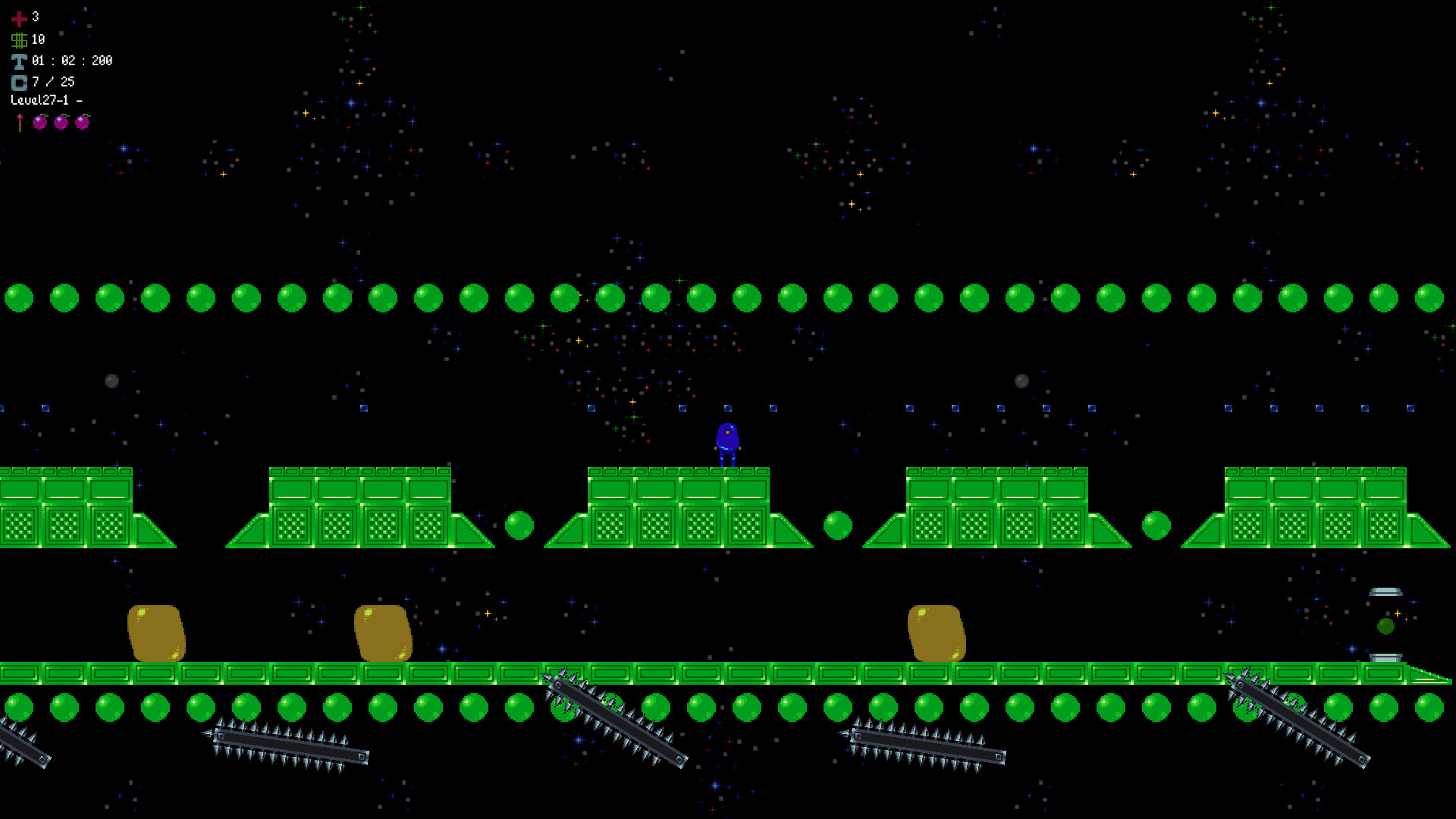Viewport: 1456px width, 819px height.
Task: Select the red-tipped wand icon in the HUD
Action: point(19,121)
